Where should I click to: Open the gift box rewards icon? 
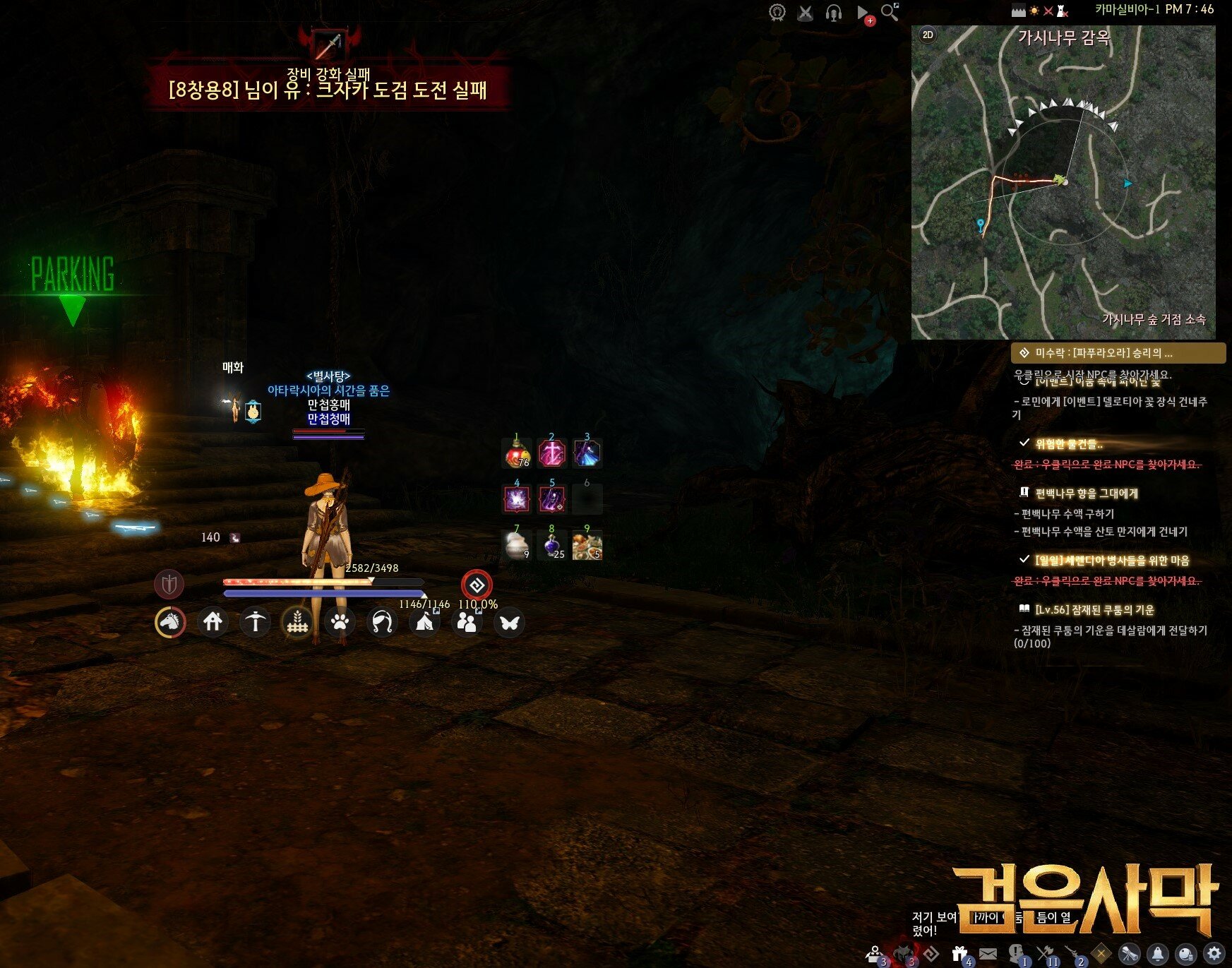959,954
